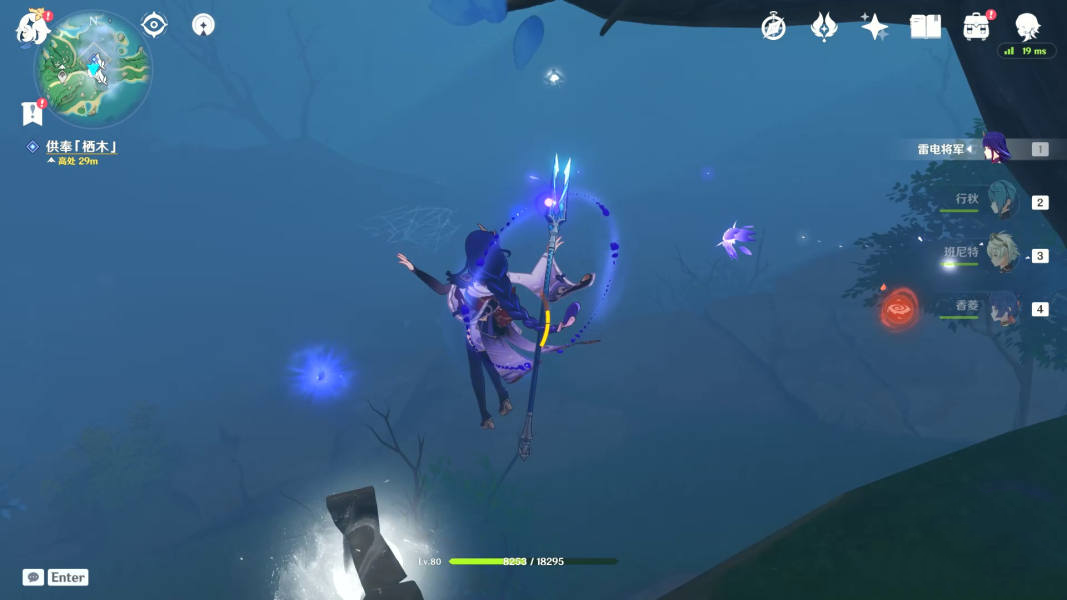The width and height of the screenshot is (1067, 600).
Task: Open the inventory backpack icon
Action: pos(976,27)
